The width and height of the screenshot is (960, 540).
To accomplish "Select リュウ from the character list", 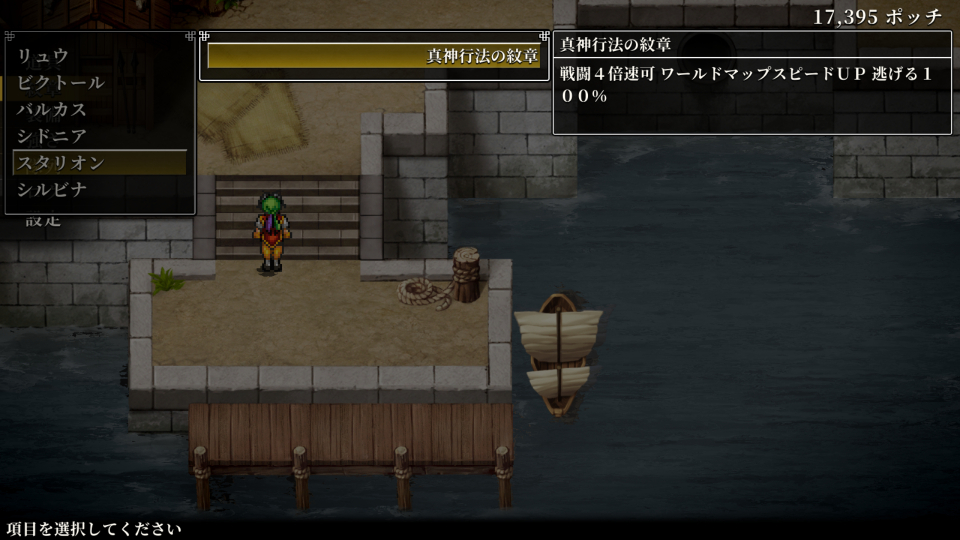I will pyautogui.click(x=43, y=56).
